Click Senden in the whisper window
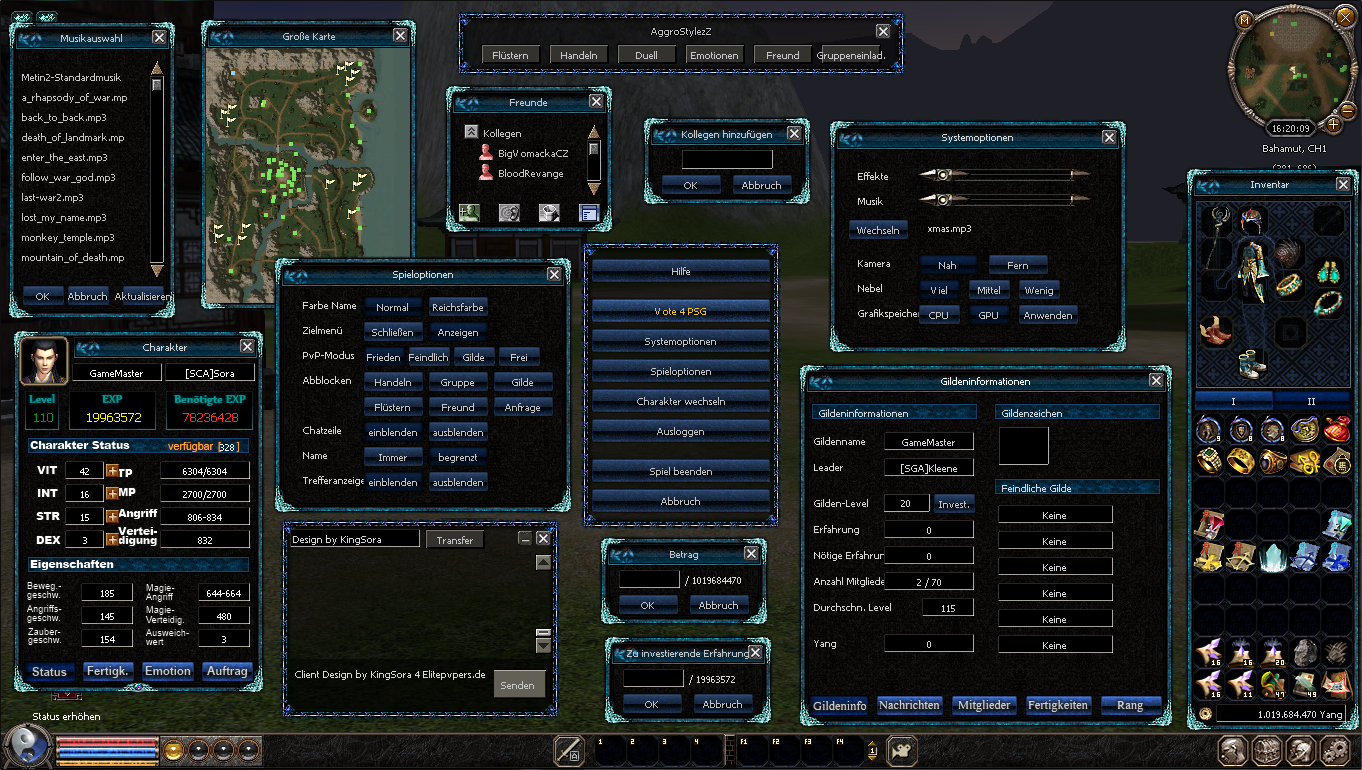This screenshot has height=770, width=1362. pyautogui.click(x=517, y=685)
